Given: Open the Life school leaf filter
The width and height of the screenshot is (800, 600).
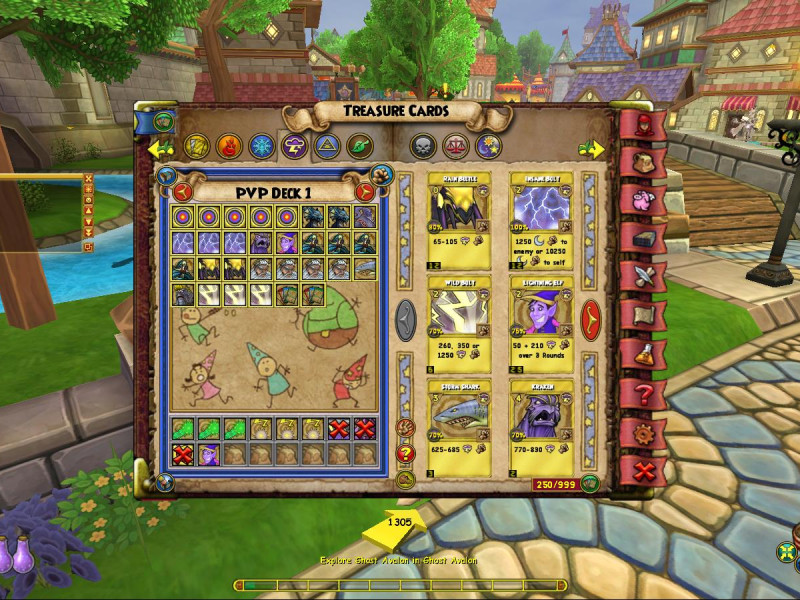Looking at the screenshot, I should pos(359,147).
